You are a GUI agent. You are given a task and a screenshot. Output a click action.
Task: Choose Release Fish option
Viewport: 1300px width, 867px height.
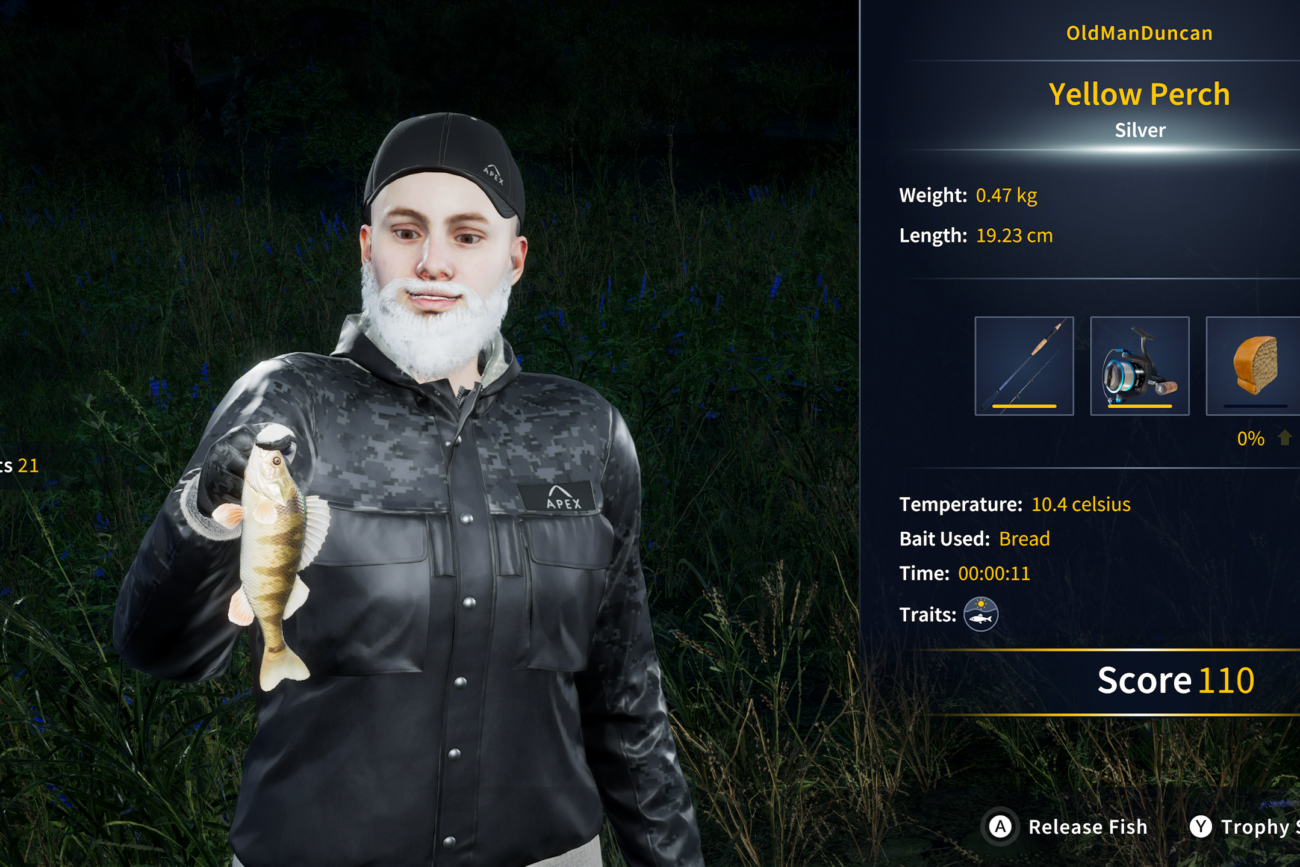point(1068,827)
